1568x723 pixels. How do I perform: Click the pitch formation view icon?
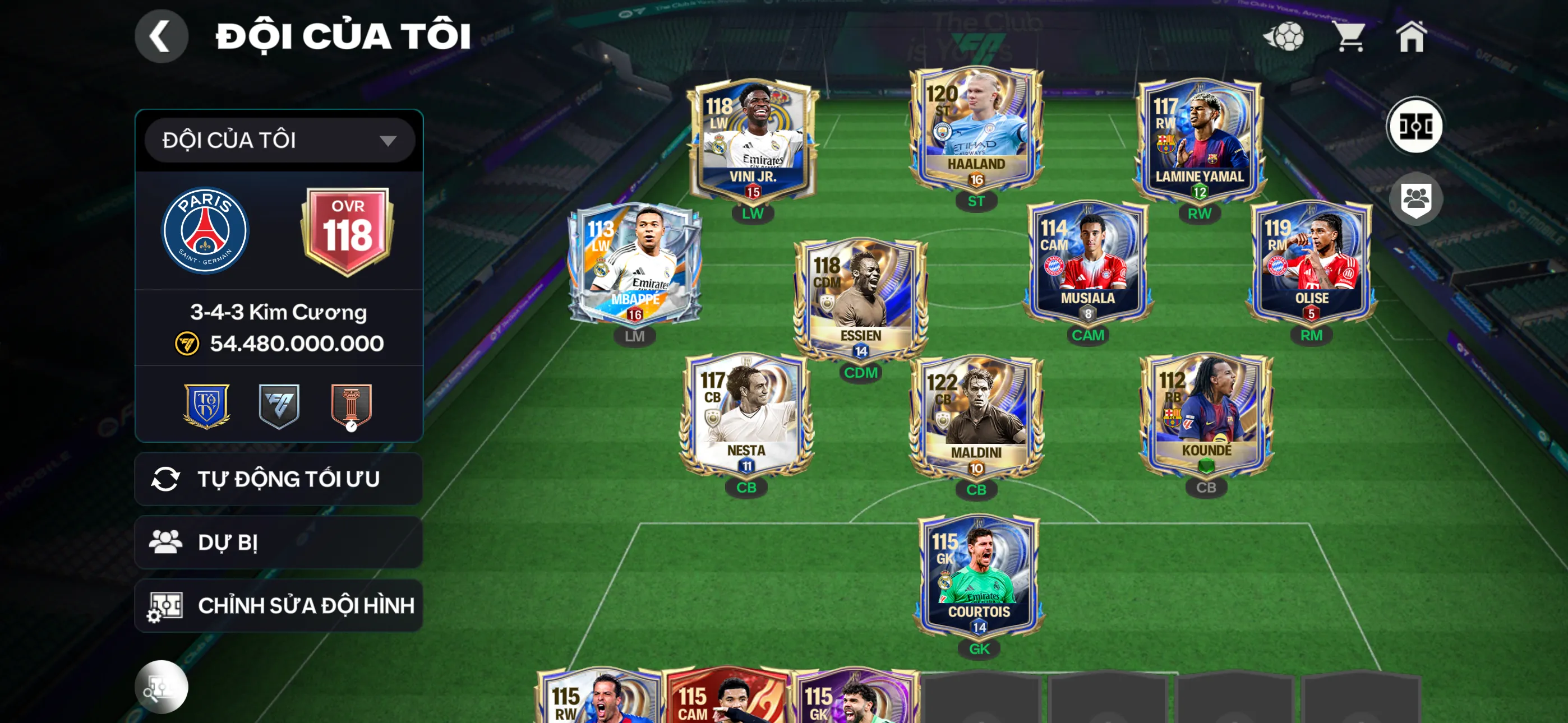tap(1414, 127)
